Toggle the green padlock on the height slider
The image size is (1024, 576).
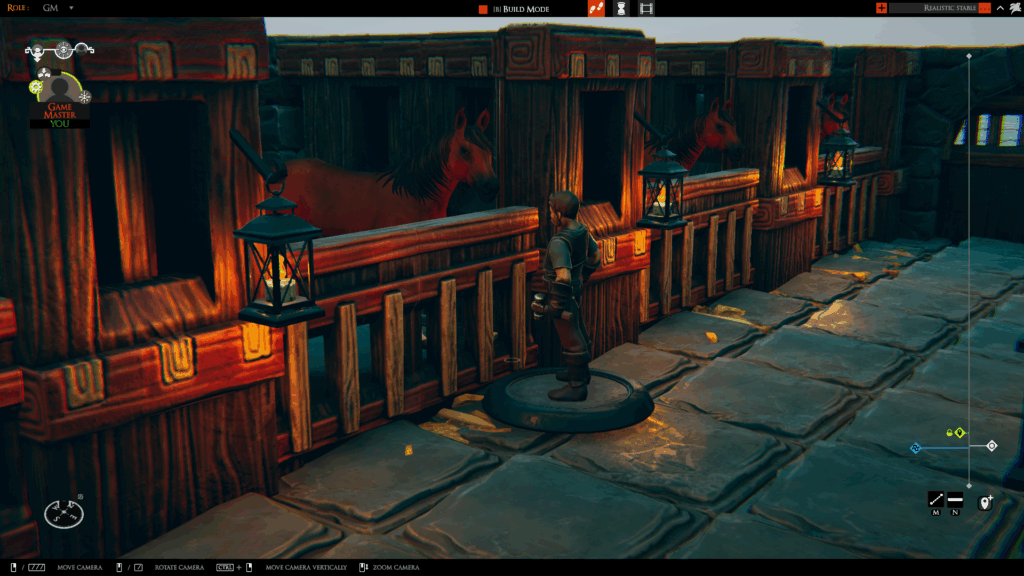[948, 433]
